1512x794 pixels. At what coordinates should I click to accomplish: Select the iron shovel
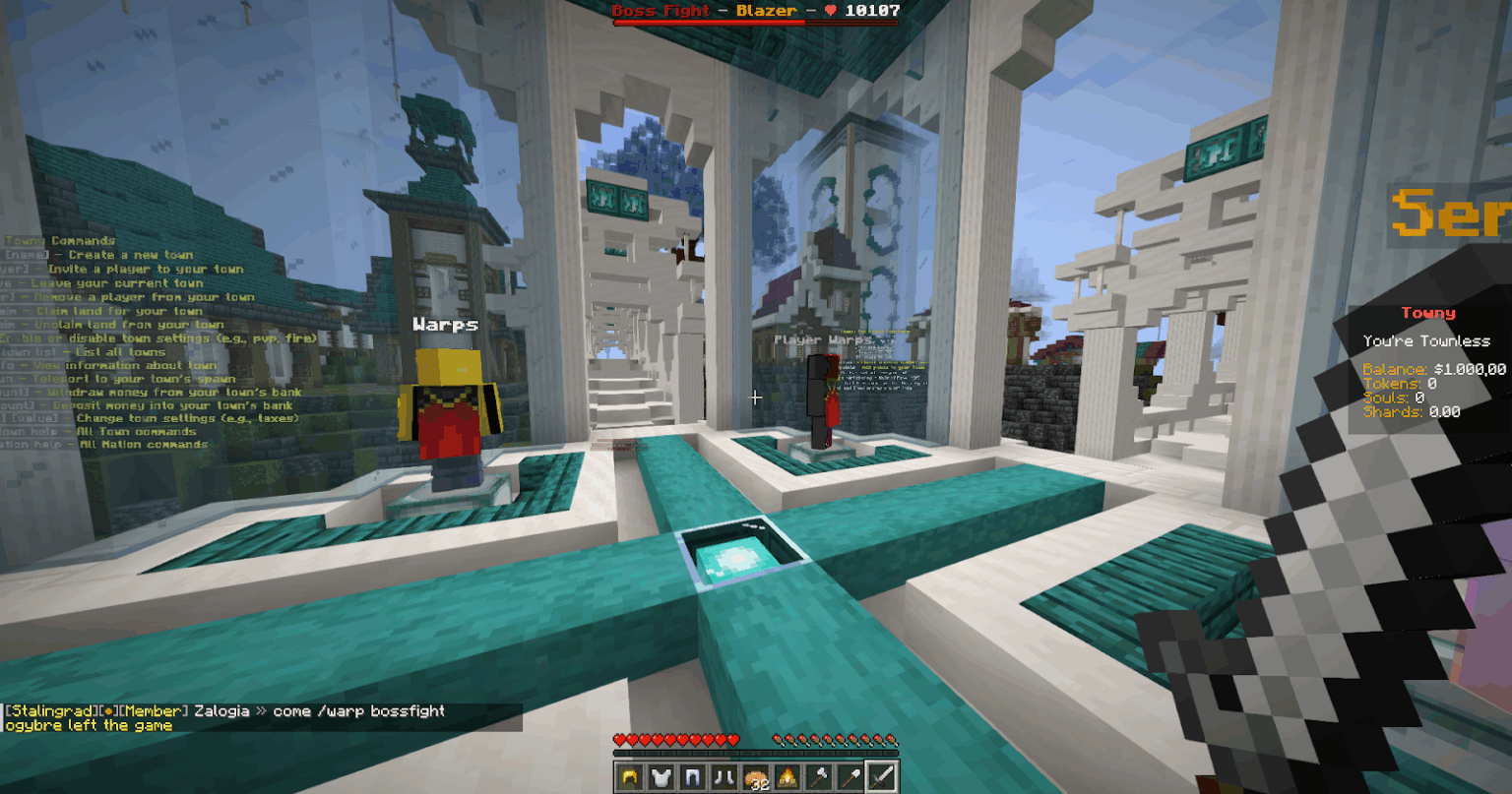(x=850, y=775)
